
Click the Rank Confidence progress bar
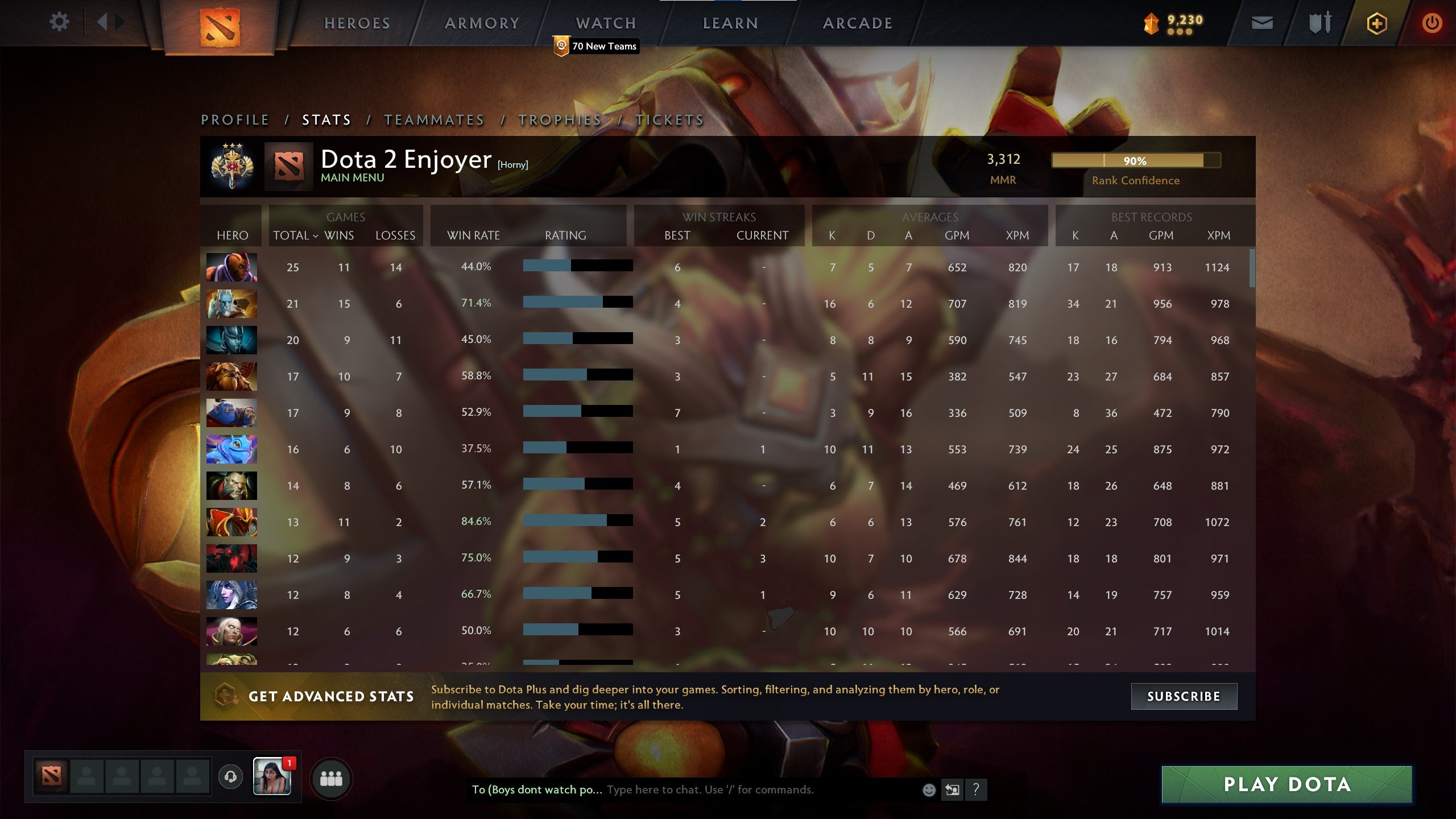[x=1136, y=162]
